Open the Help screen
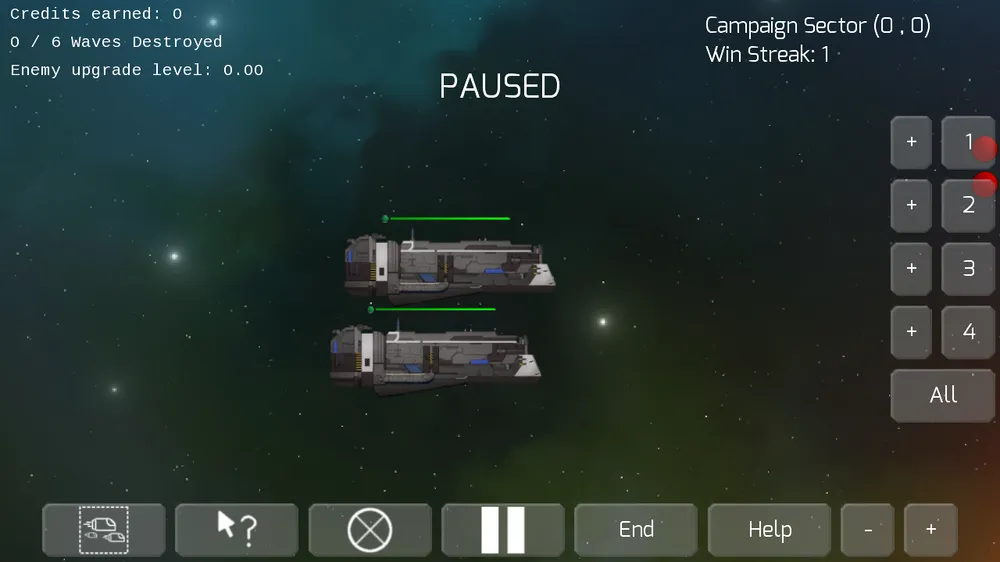 pyautogui.click(x=769, y=530)
